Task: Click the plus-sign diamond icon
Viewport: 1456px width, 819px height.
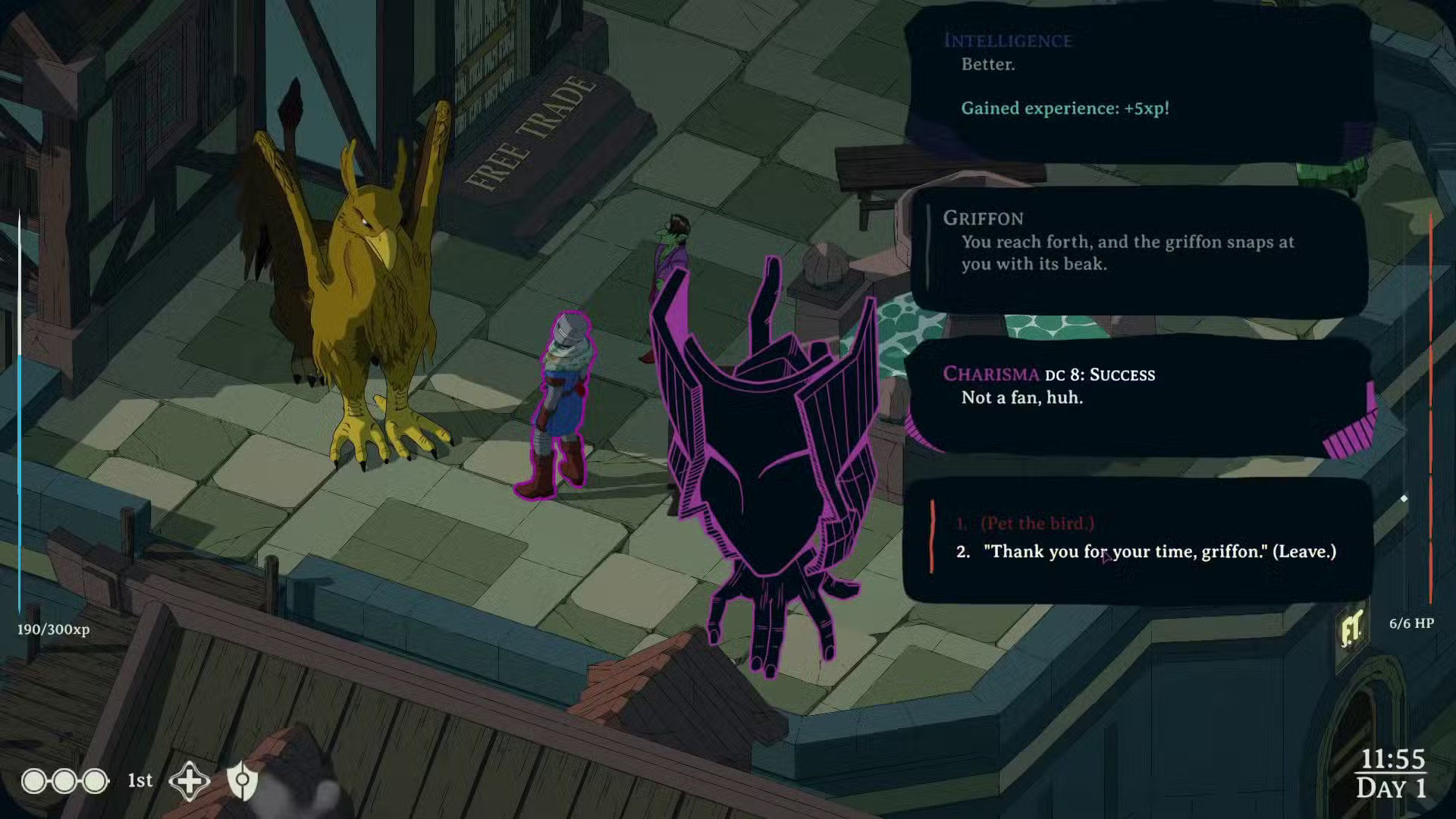Action: (x=189, y=781)
